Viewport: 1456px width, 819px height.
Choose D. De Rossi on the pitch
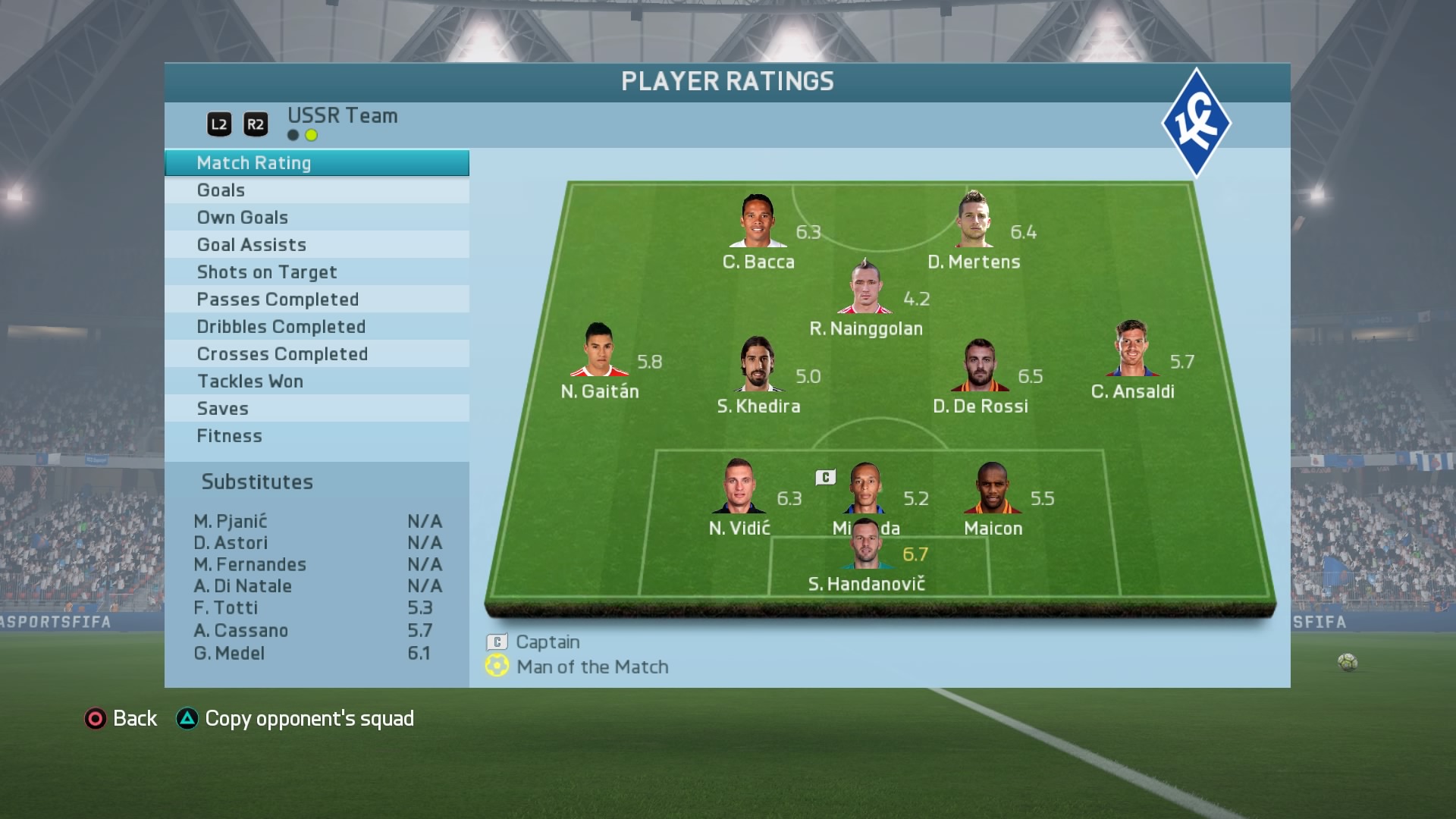tap(980, 366)
